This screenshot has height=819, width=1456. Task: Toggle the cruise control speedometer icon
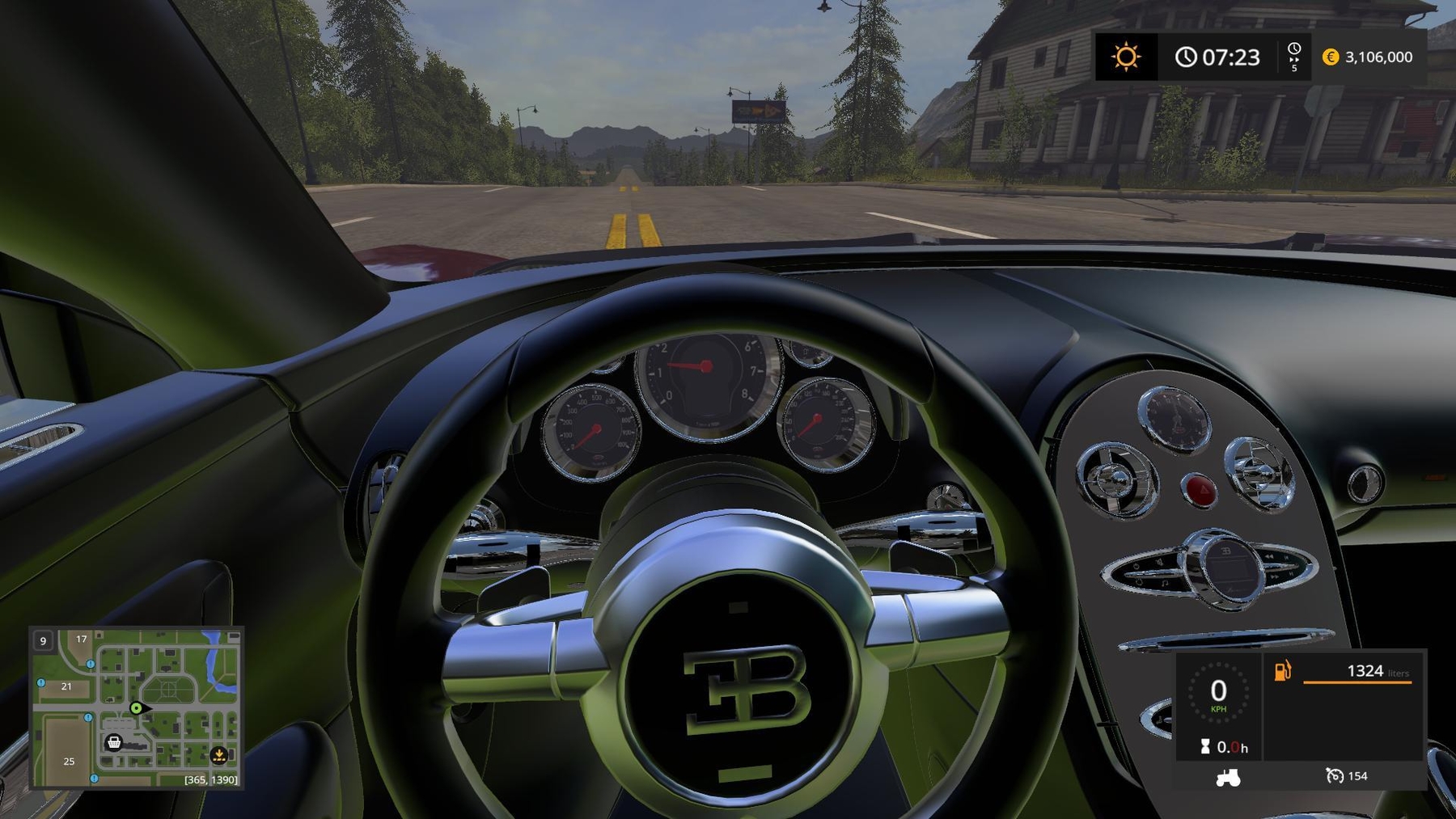1335,776
